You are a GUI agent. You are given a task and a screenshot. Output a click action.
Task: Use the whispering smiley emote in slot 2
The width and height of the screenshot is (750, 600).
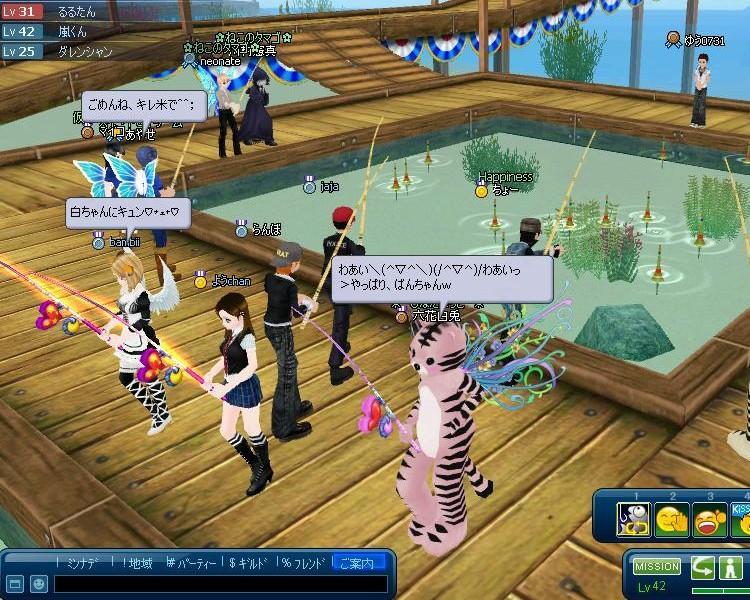point(671,520)
